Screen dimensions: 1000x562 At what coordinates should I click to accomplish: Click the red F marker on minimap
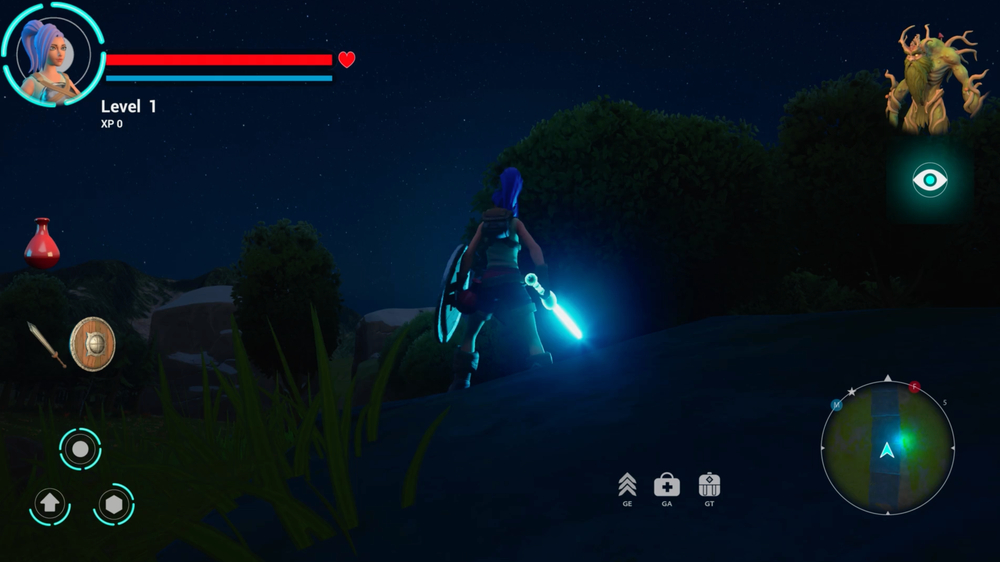(914, 387)
